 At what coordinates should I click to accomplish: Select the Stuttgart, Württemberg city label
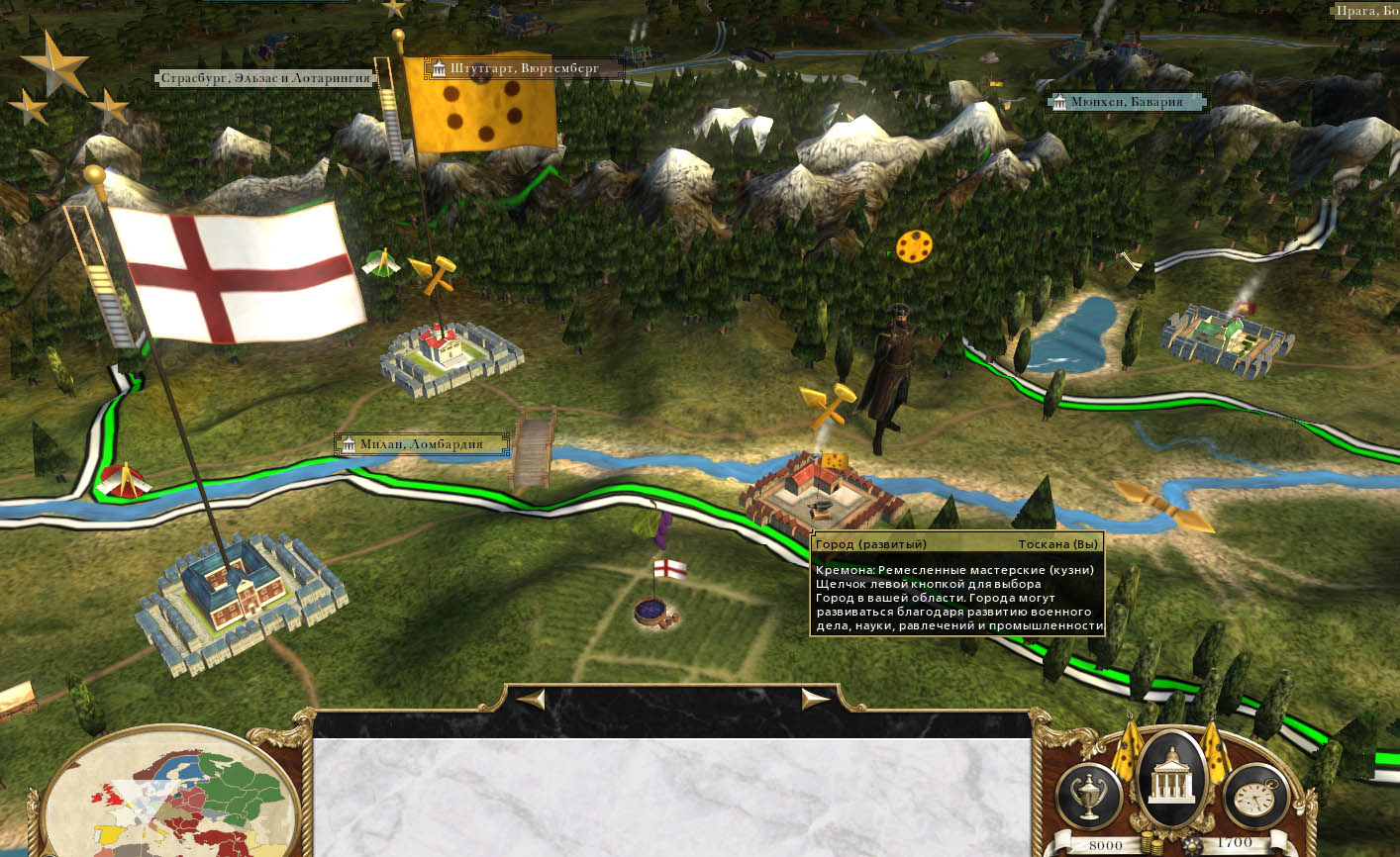523,69
